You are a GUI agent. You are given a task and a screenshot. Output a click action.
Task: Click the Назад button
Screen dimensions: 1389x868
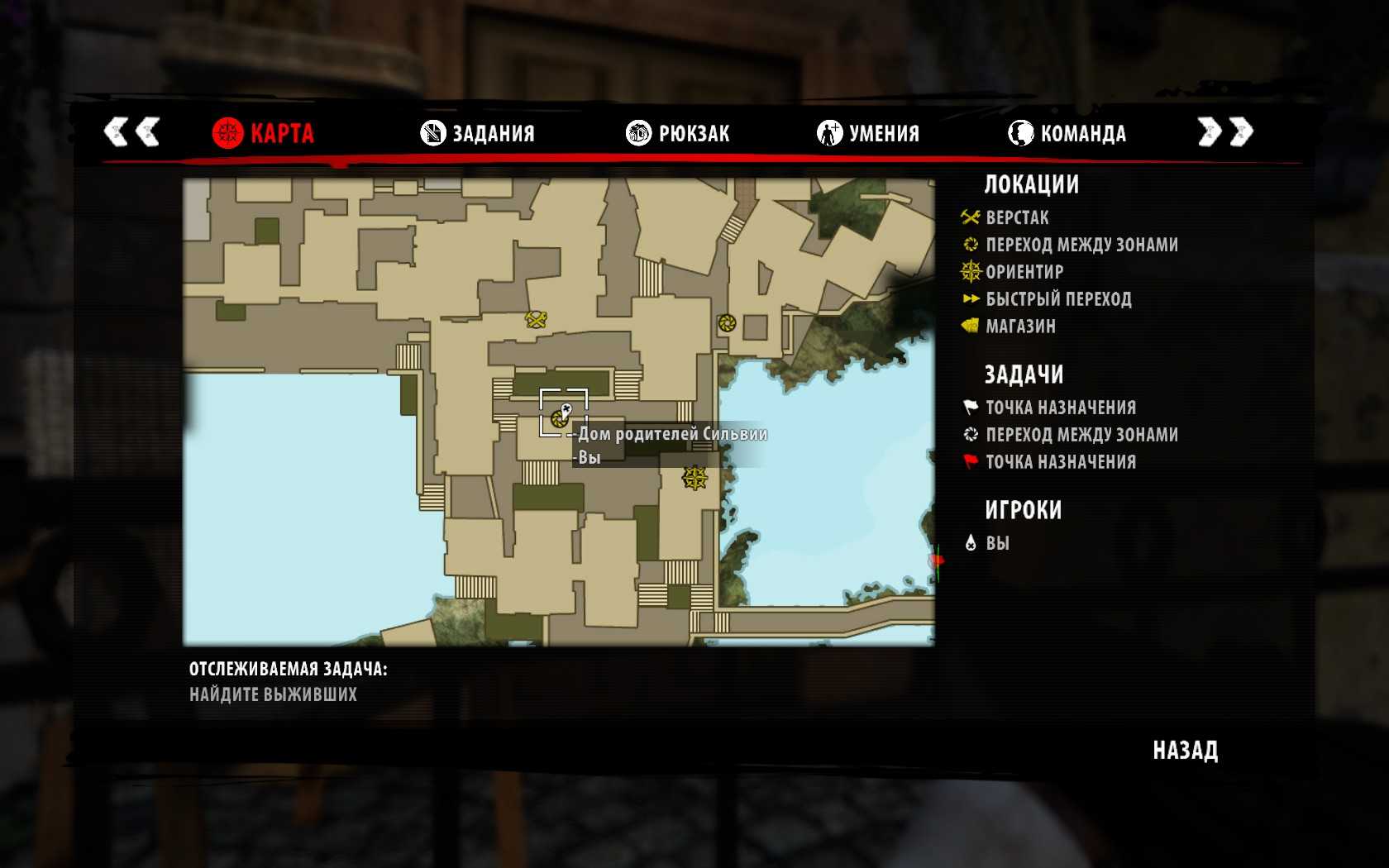[x=1185, y=751]
